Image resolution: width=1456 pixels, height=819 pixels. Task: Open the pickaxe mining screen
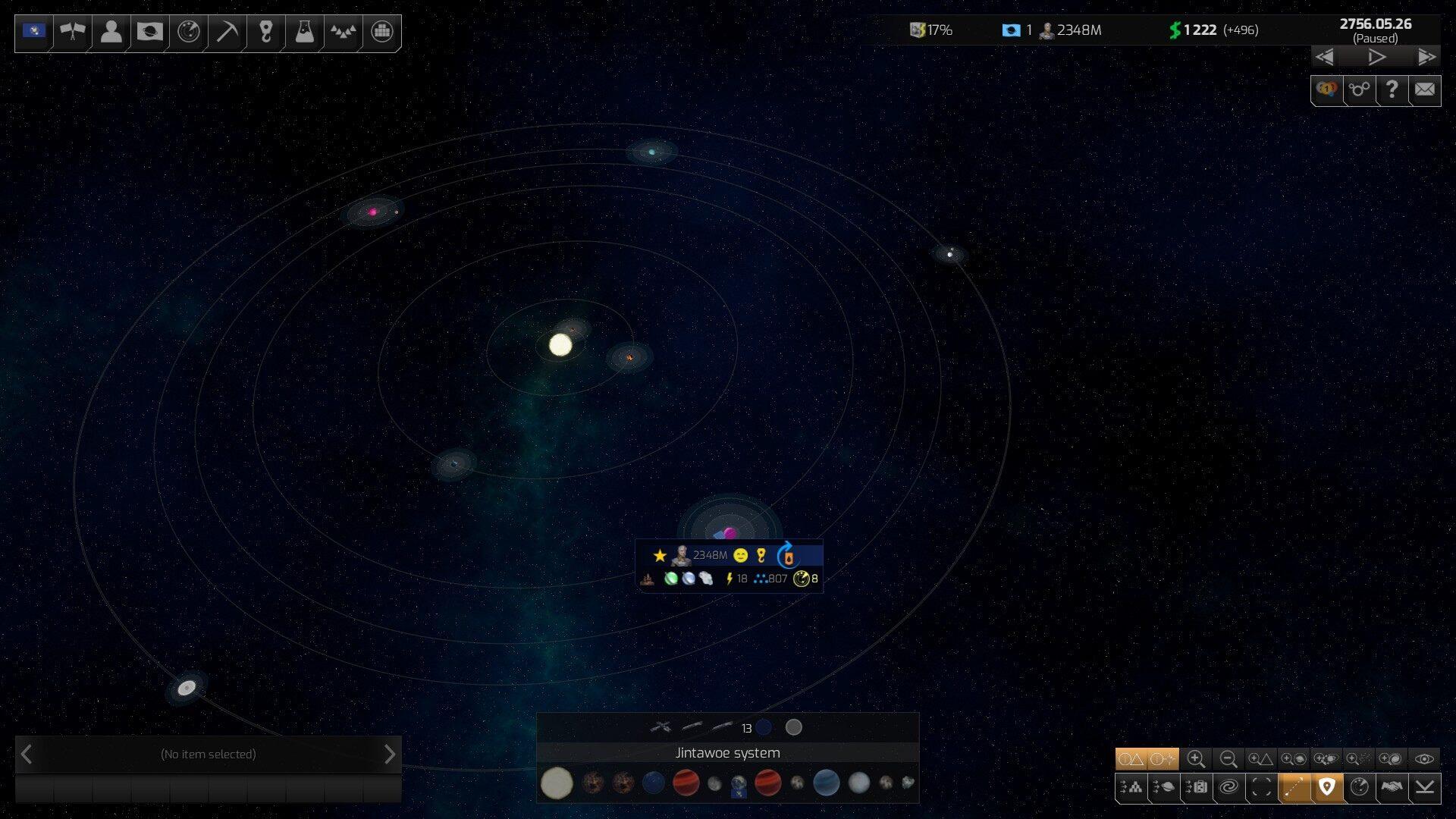click(227, 32)
